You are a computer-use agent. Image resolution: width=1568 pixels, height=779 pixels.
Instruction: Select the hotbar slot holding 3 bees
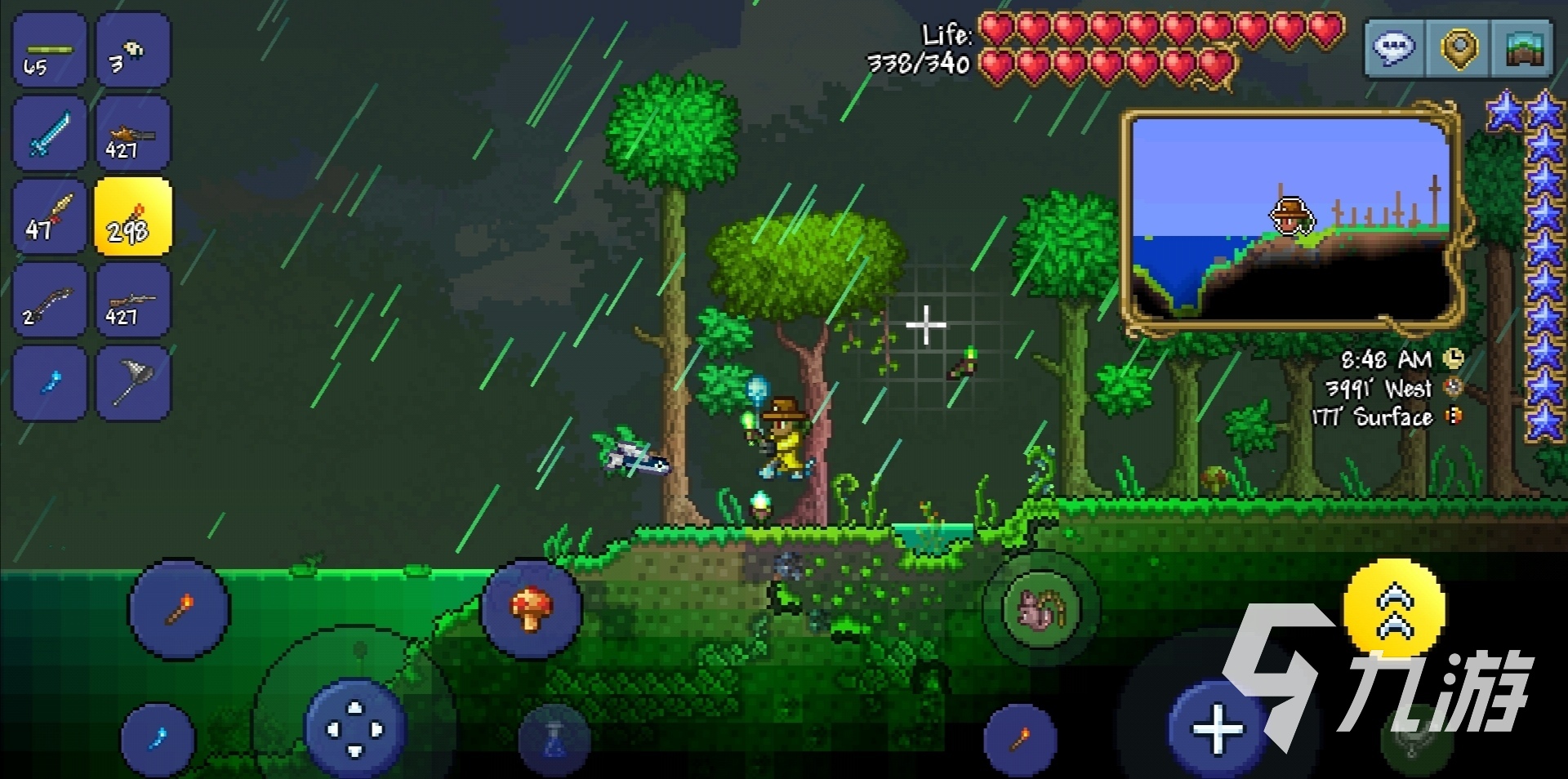coord(133,51)
